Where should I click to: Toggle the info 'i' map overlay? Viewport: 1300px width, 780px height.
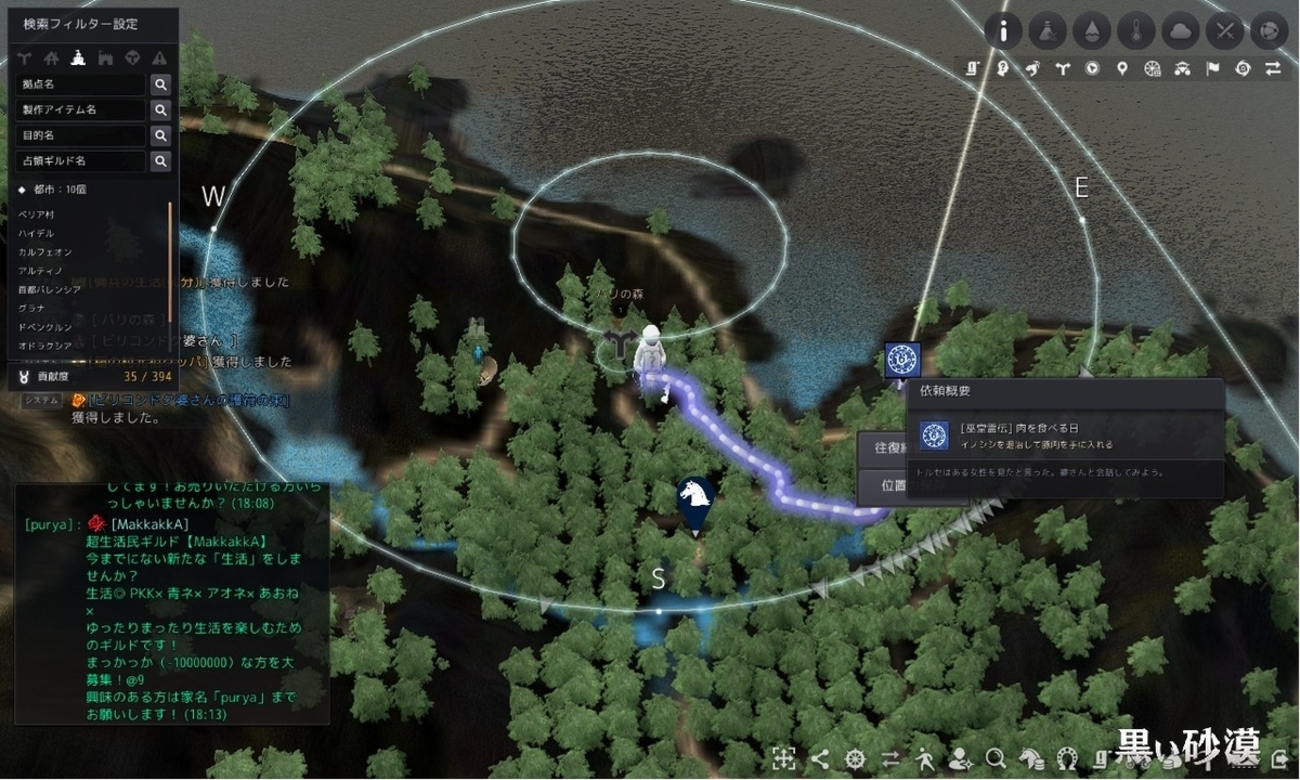tap(1003, 31)
